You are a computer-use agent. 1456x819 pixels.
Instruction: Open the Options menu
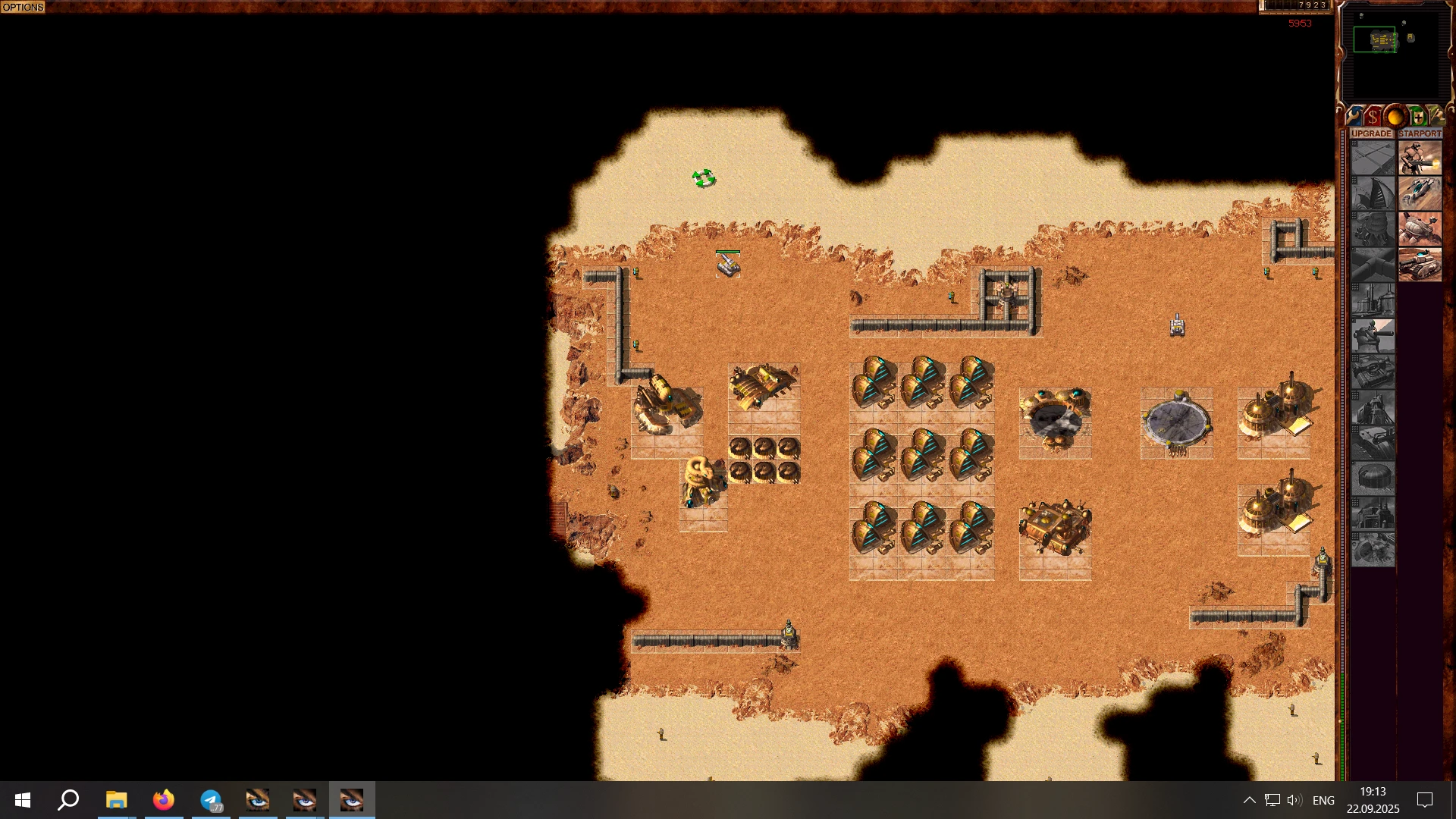(x=23, y=7)
